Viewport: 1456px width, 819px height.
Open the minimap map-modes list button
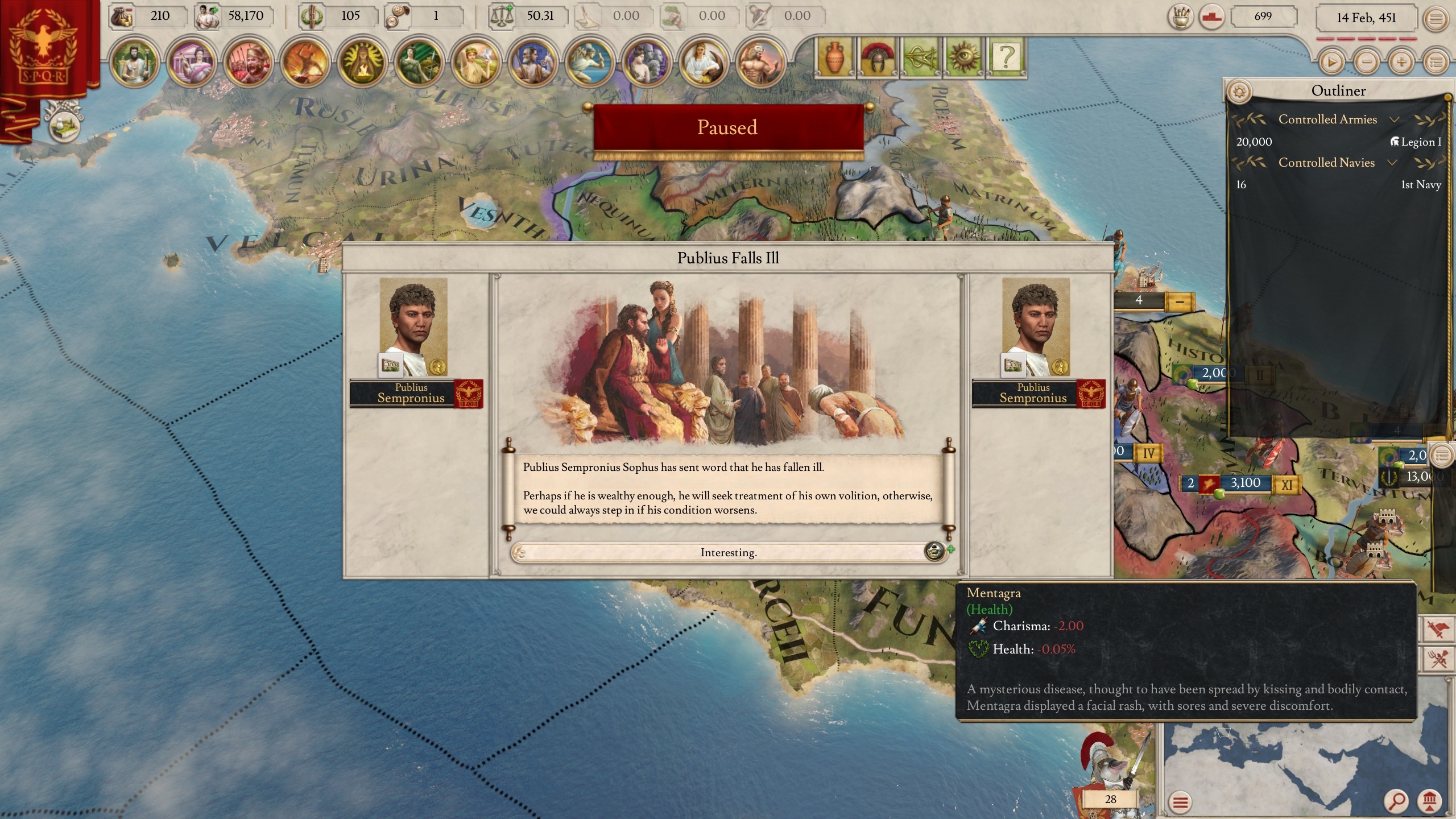(1181, 802)
